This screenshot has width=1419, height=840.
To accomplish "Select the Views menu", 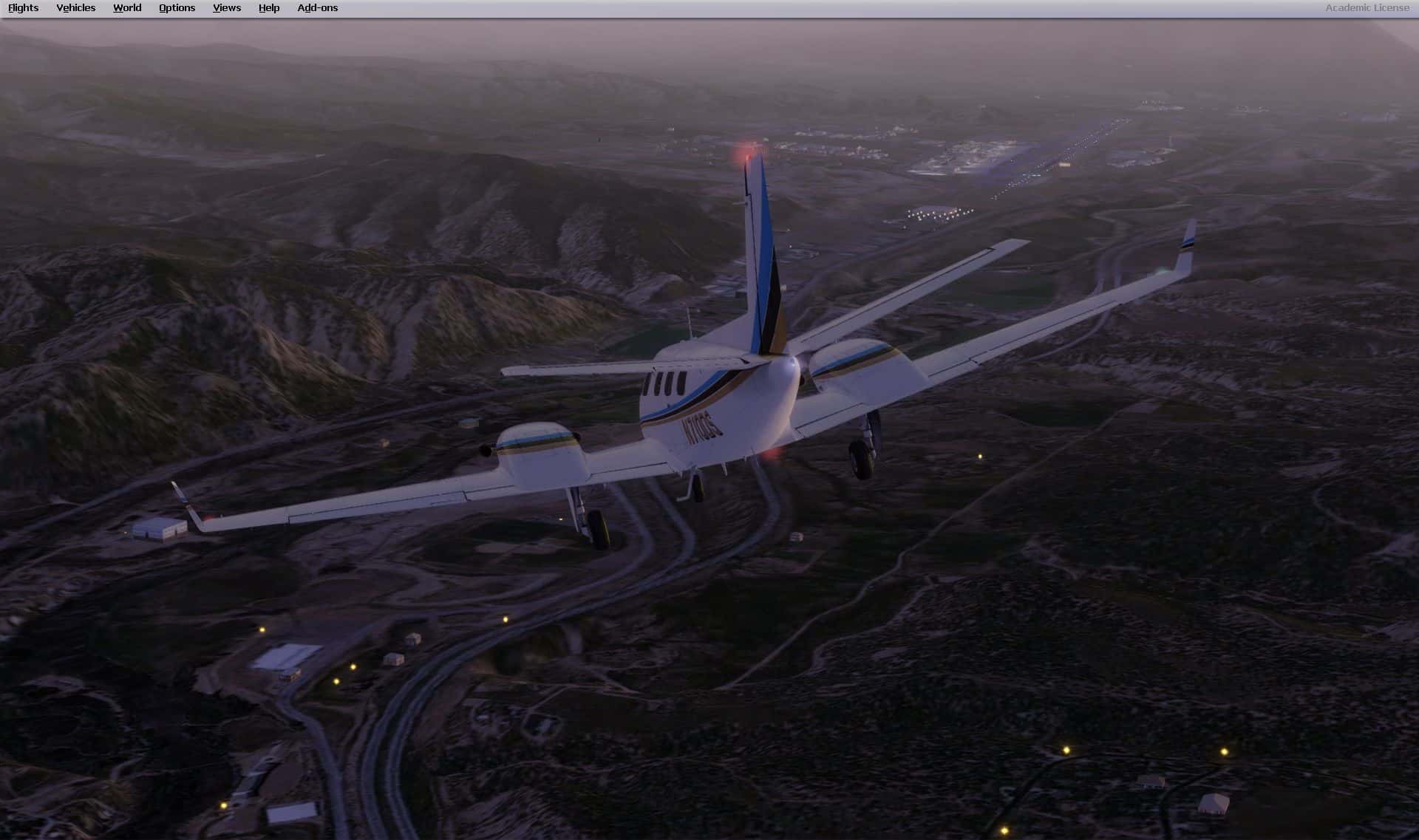I will click(x=226, y=8).
